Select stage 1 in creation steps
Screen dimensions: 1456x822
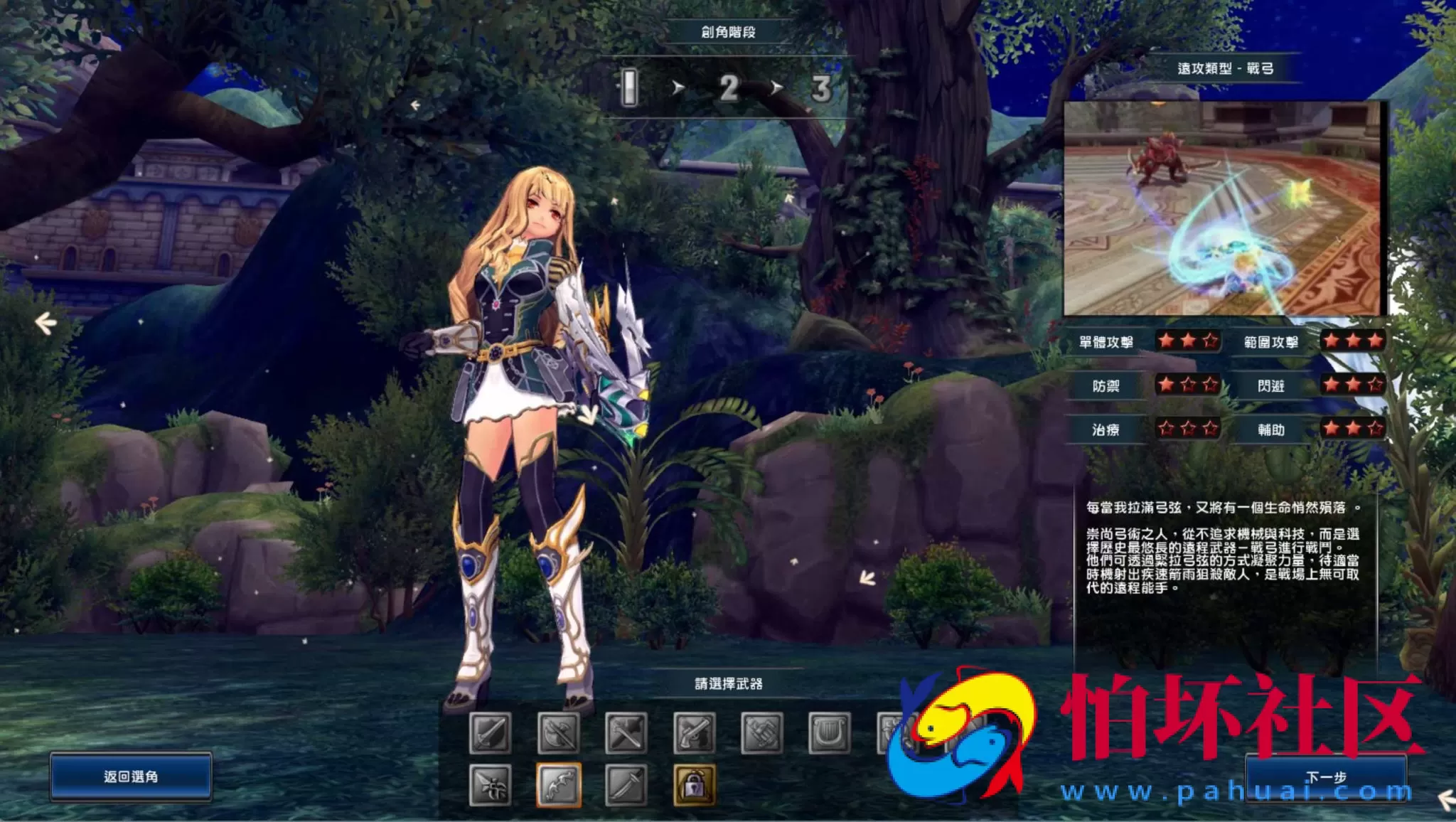click(x=628, y=87)
